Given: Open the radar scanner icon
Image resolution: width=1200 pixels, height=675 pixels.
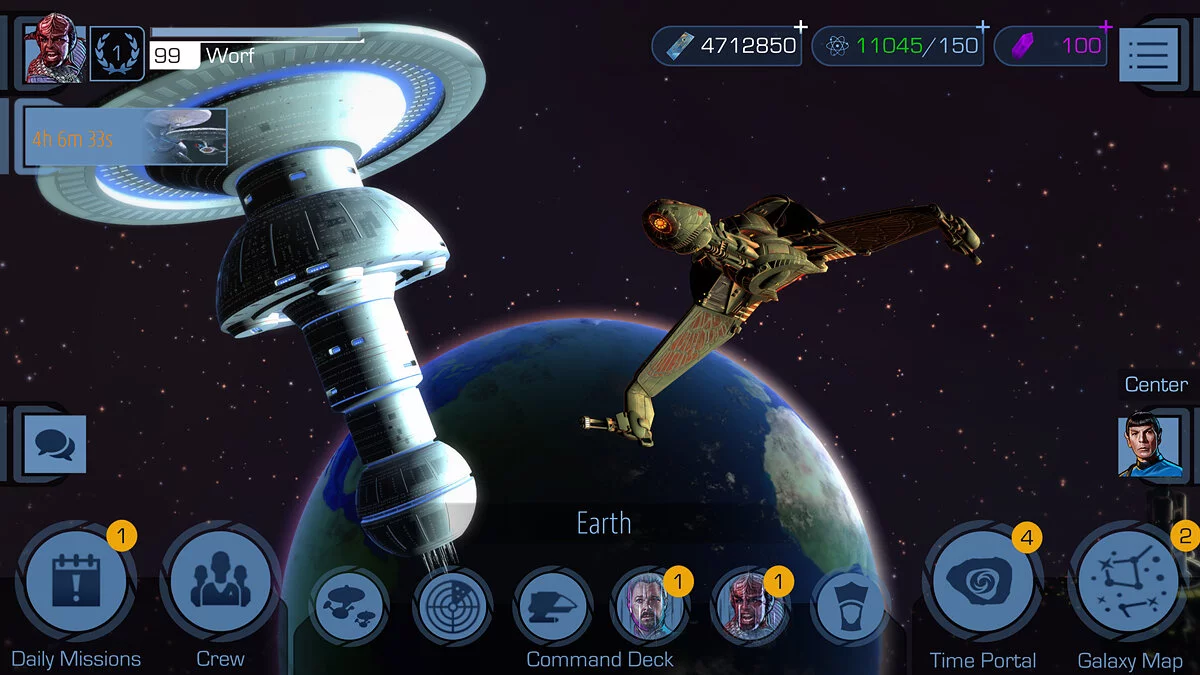Looking at the screenshot, I should pos(450,605).
